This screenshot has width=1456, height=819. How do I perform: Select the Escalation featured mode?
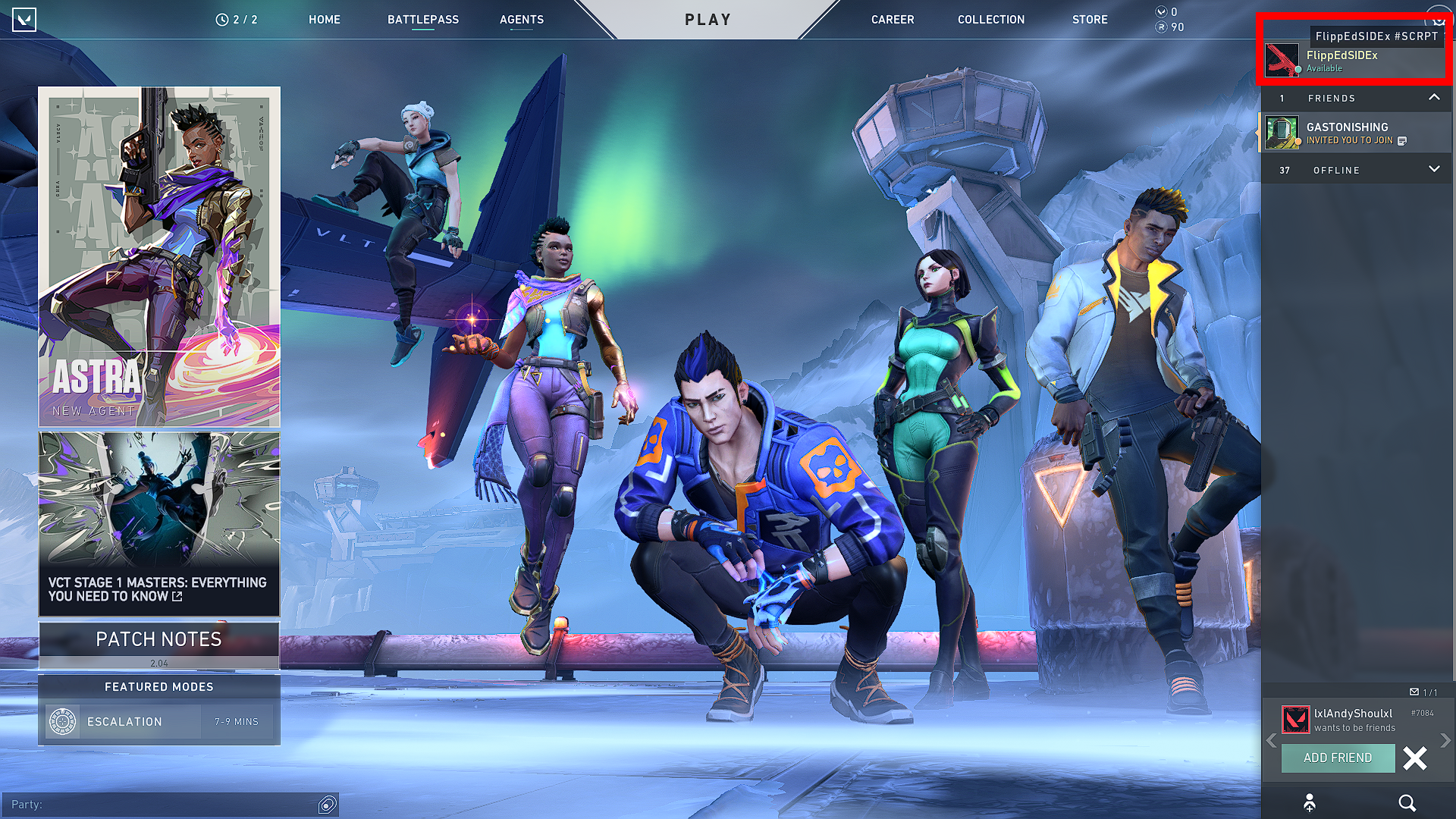tap(159, 722)
